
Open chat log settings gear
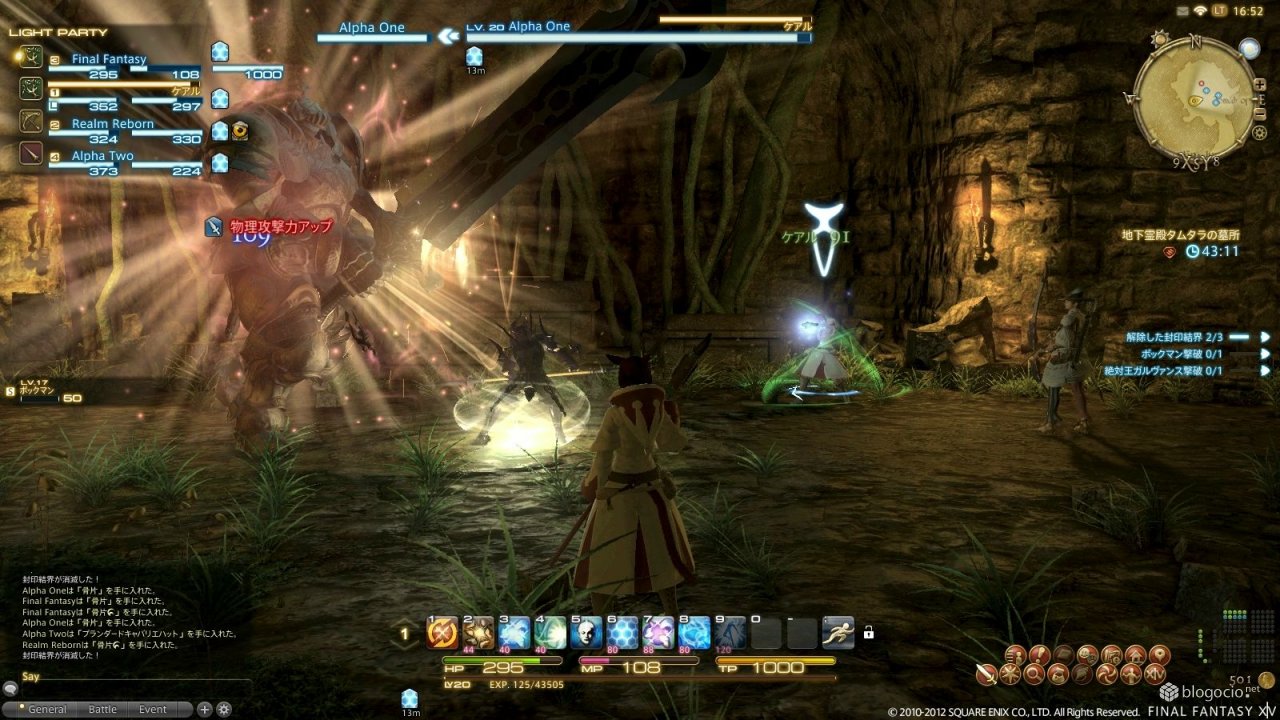(224, 709)
